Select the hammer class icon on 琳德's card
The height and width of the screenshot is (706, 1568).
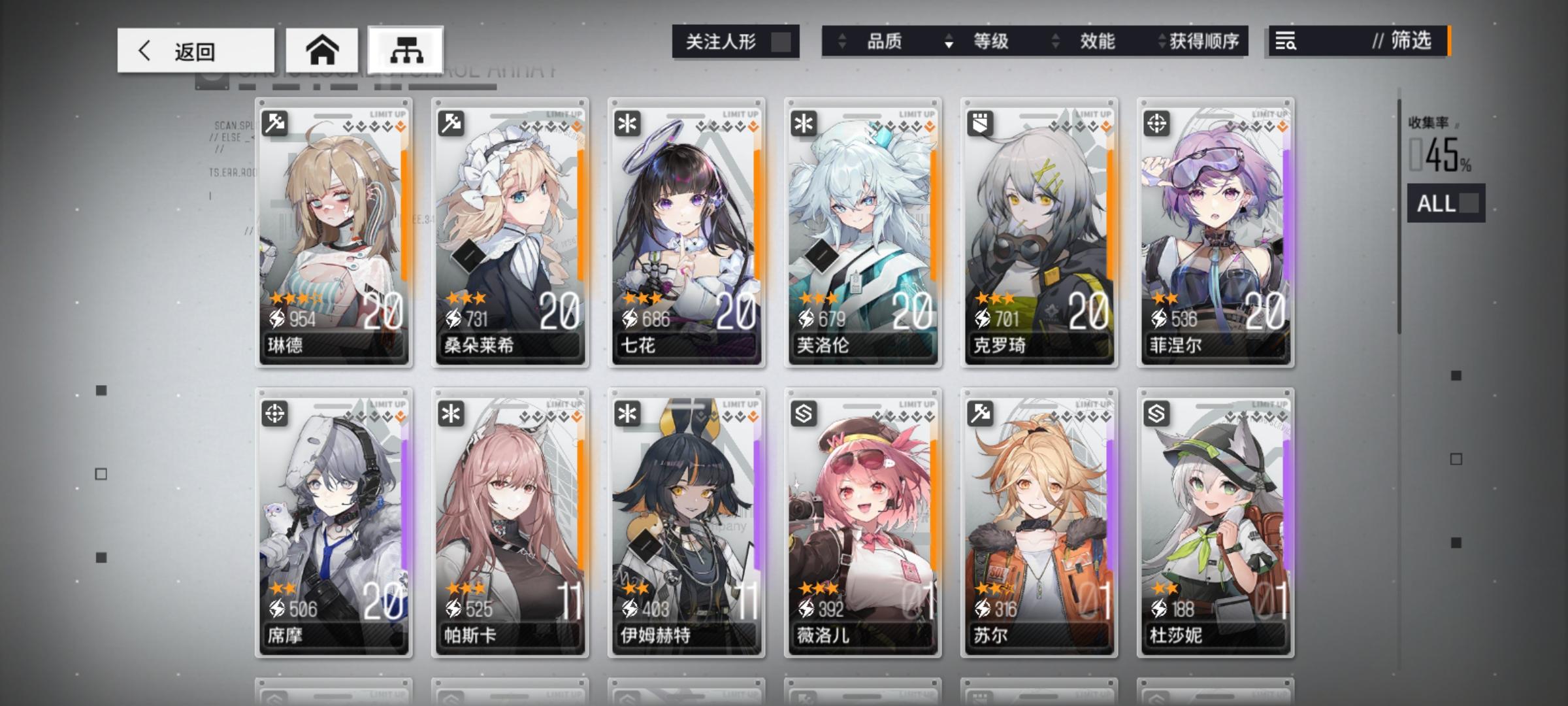pos(274,123)
